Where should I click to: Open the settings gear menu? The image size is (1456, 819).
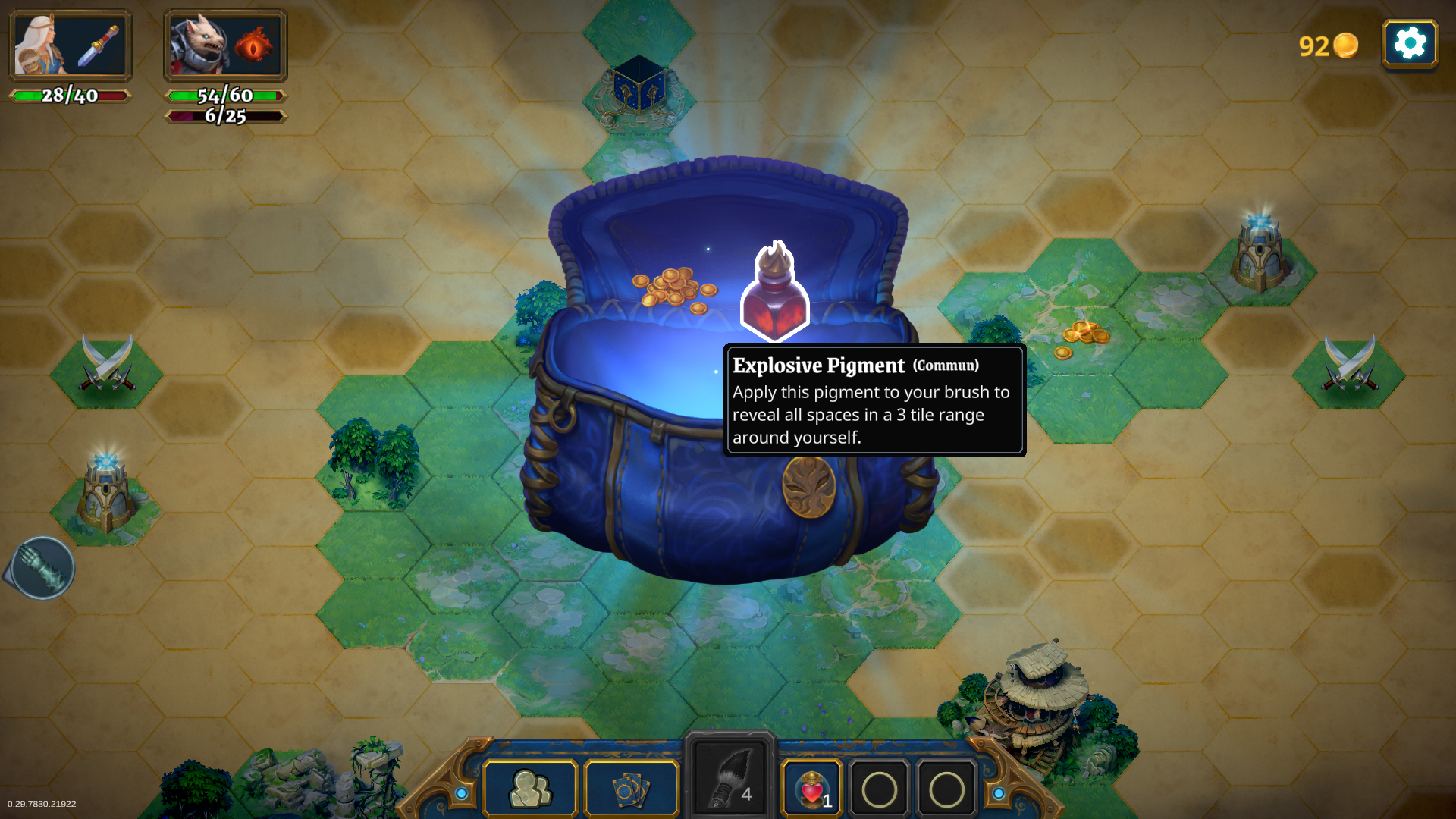click(1410, 44)
